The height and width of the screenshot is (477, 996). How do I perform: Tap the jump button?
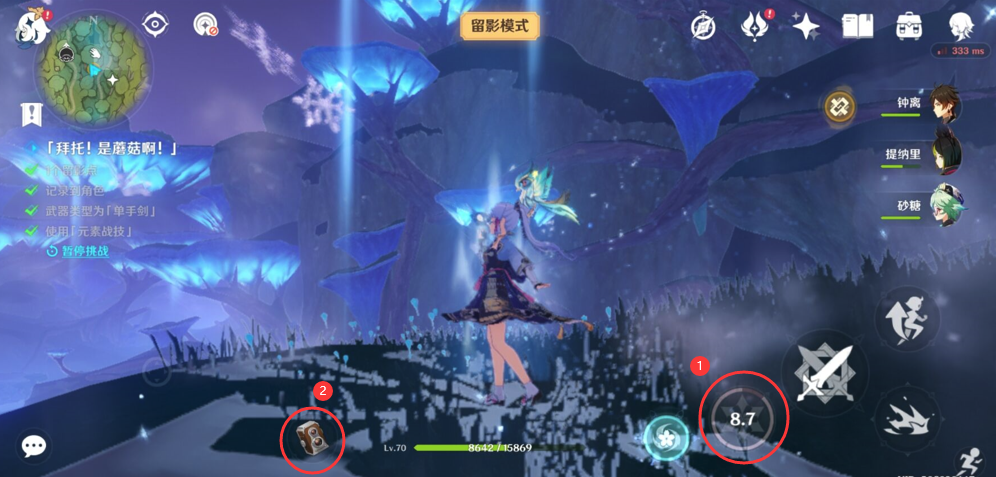click(906, 321)
